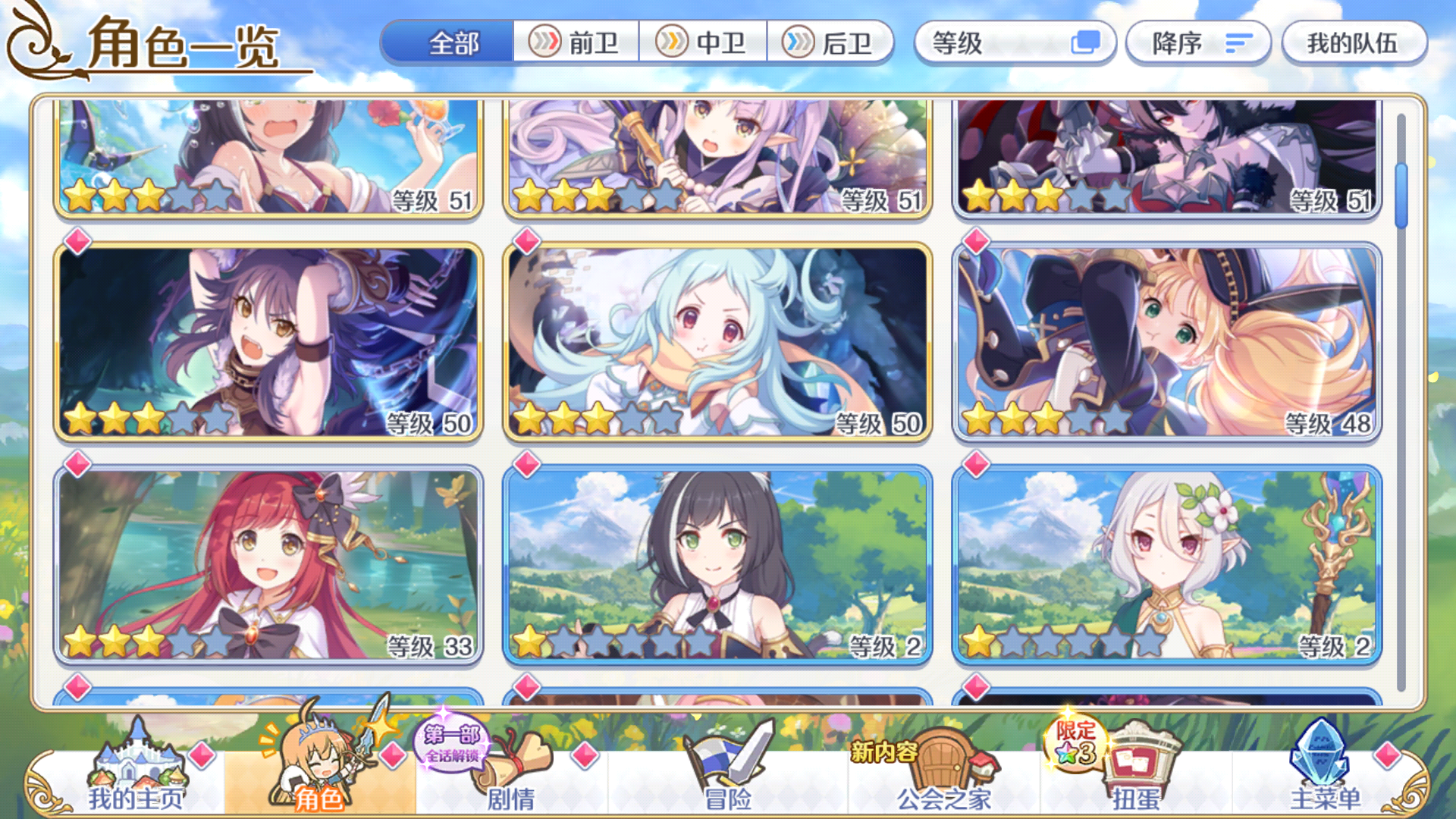
Task: Toggle the 前卫 vanguard filter
Action: coord(578,44)
